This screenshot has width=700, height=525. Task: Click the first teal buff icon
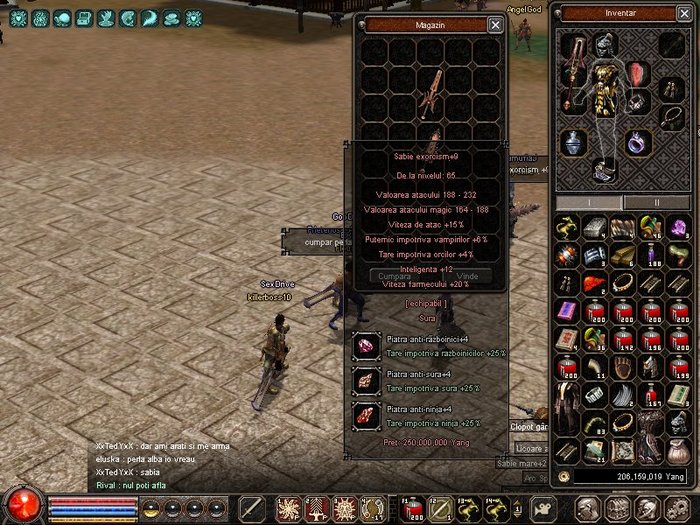(17, 18)
